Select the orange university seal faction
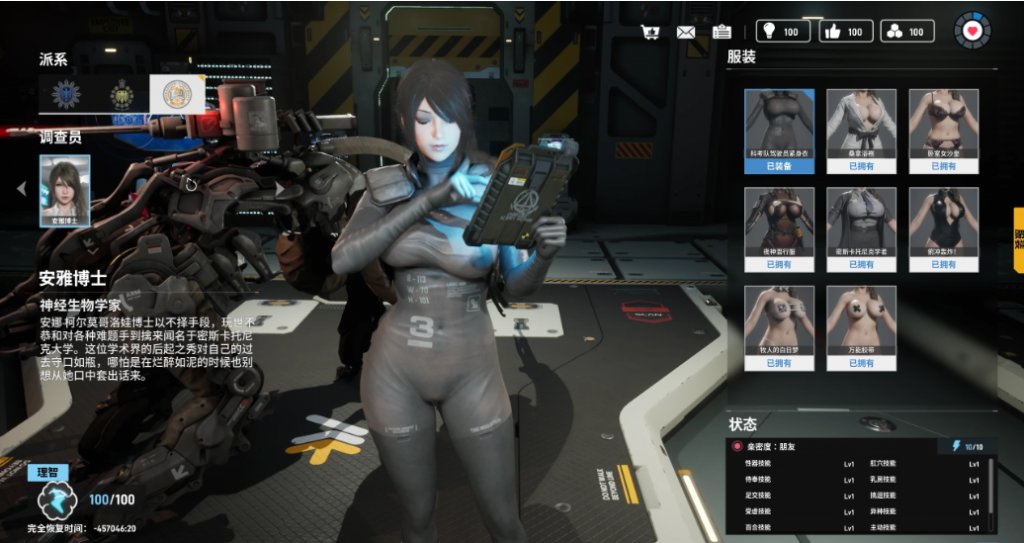The height and width of the screenshot is (543, 1024). pyautogui.click(x=177, y=94)
